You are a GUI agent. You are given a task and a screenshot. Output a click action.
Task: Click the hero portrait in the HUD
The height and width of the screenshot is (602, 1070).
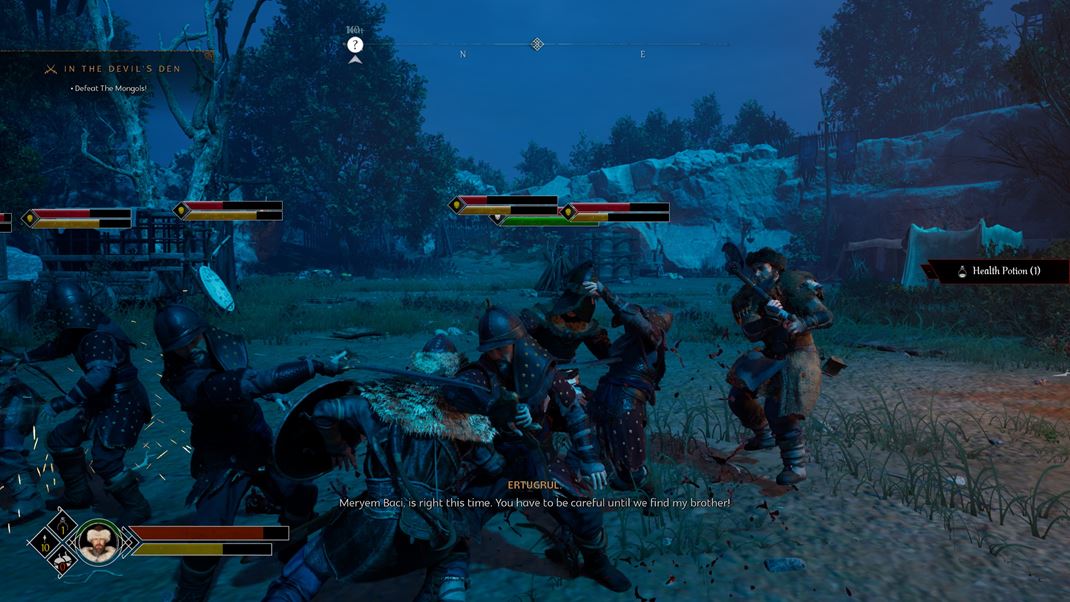98,541
